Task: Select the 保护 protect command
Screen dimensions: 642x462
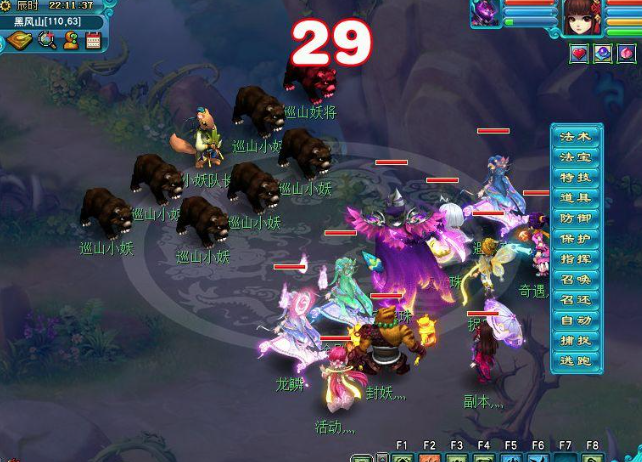Action: click(x=578, y=239)
